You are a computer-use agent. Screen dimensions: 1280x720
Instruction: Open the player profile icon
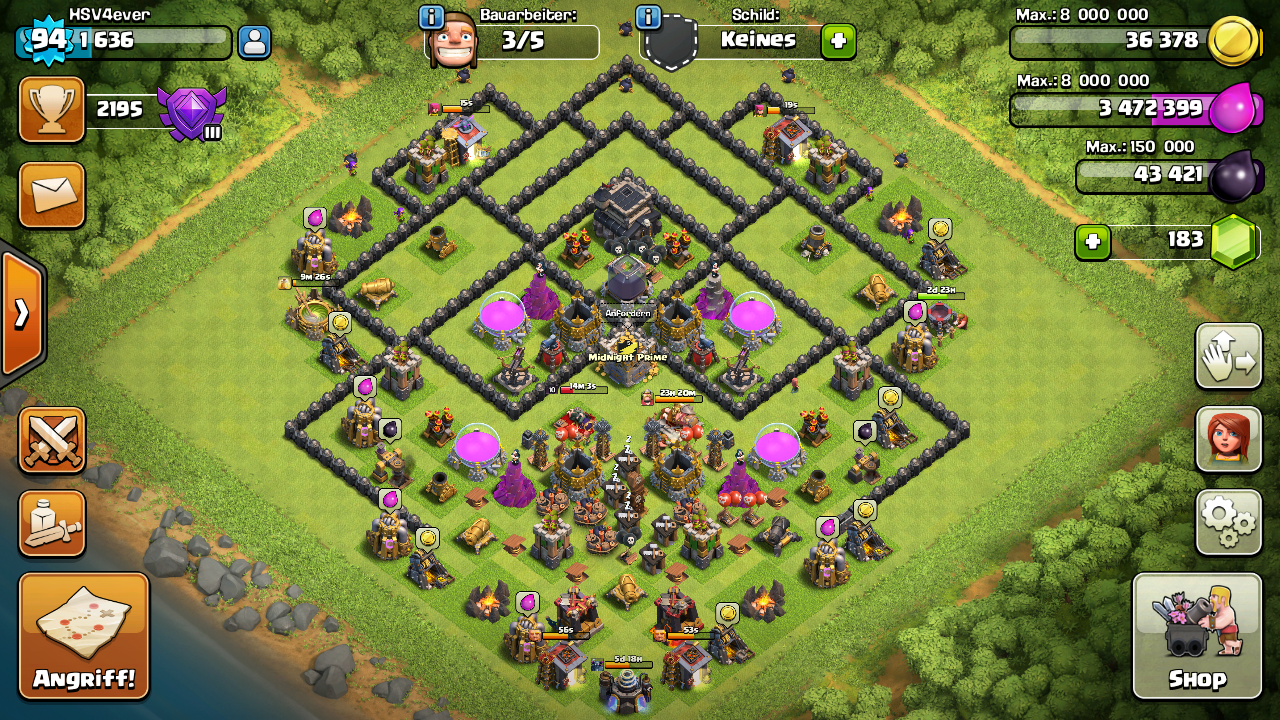254,42
